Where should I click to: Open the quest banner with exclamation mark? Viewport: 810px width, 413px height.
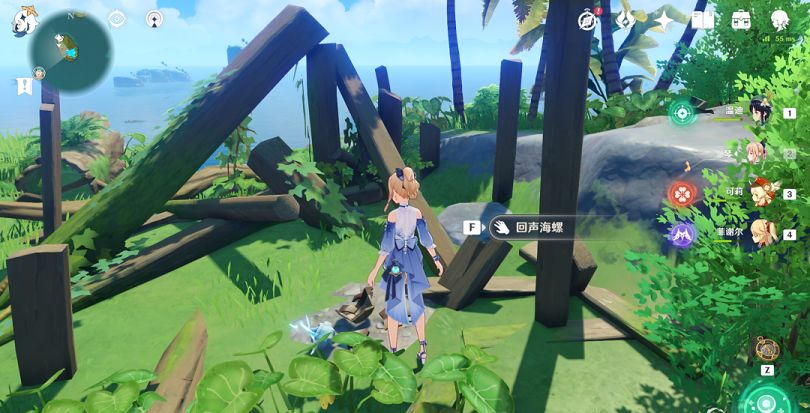pos(23,87)
